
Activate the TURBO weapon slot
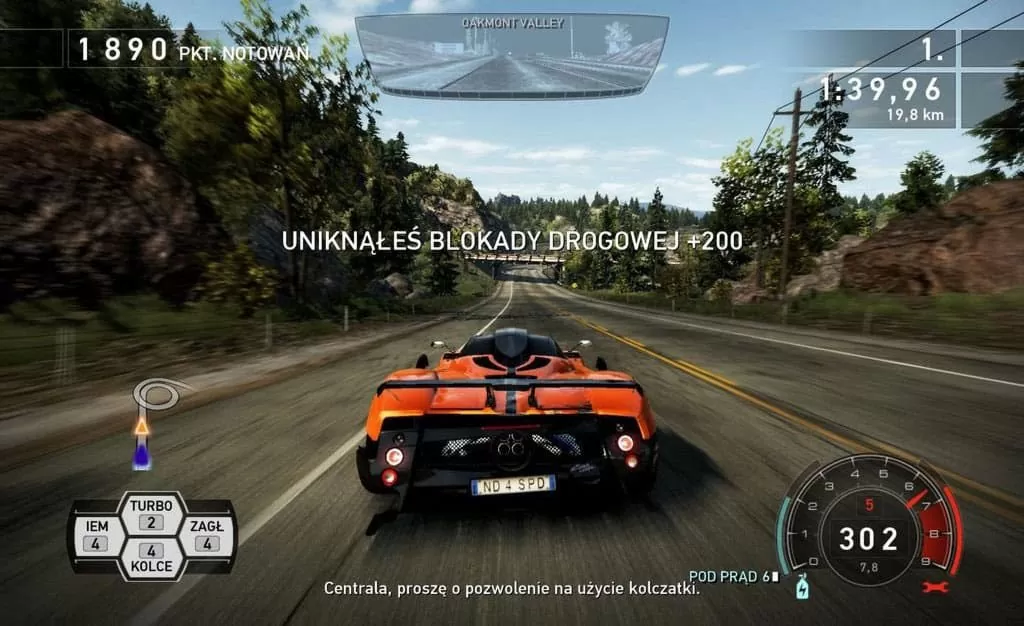tap(151, 514)
